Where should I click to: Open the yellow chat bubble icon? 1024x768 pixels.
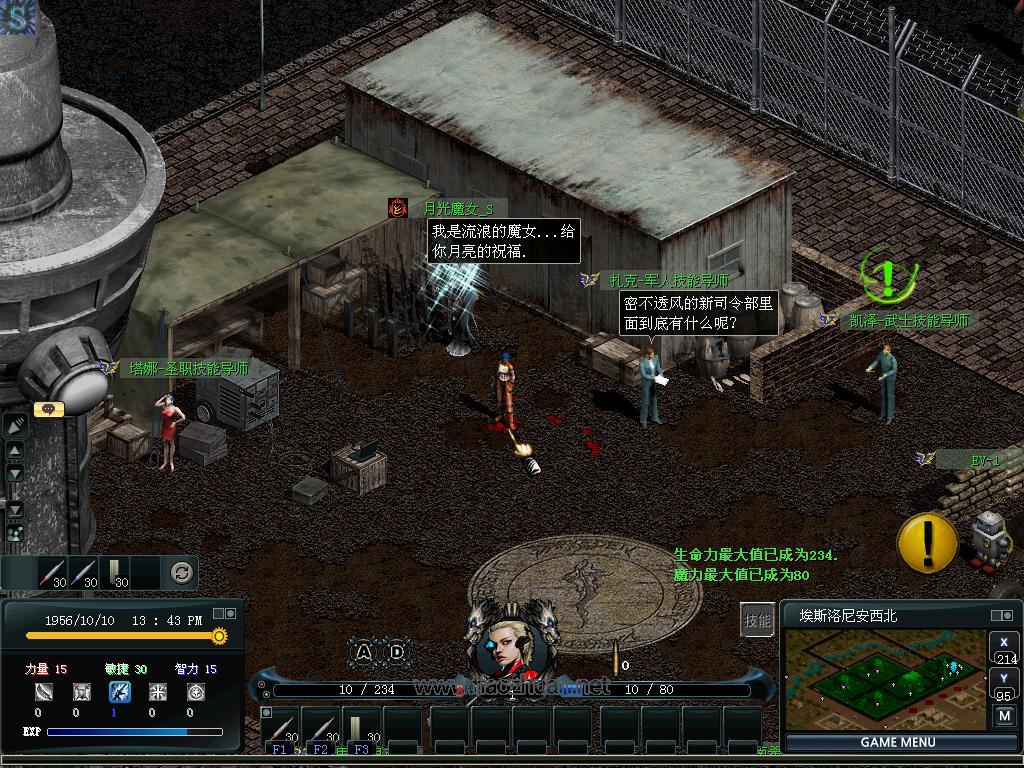pyautogui.click(x=49, y=409)
